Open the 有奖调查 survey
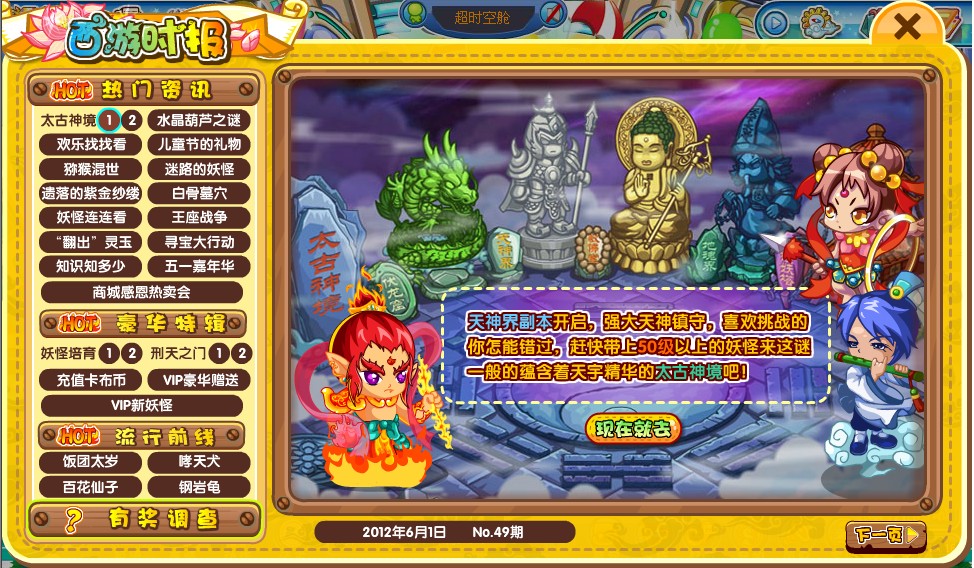Viewport: 974px width, 568px height. (x=145, y=519)
